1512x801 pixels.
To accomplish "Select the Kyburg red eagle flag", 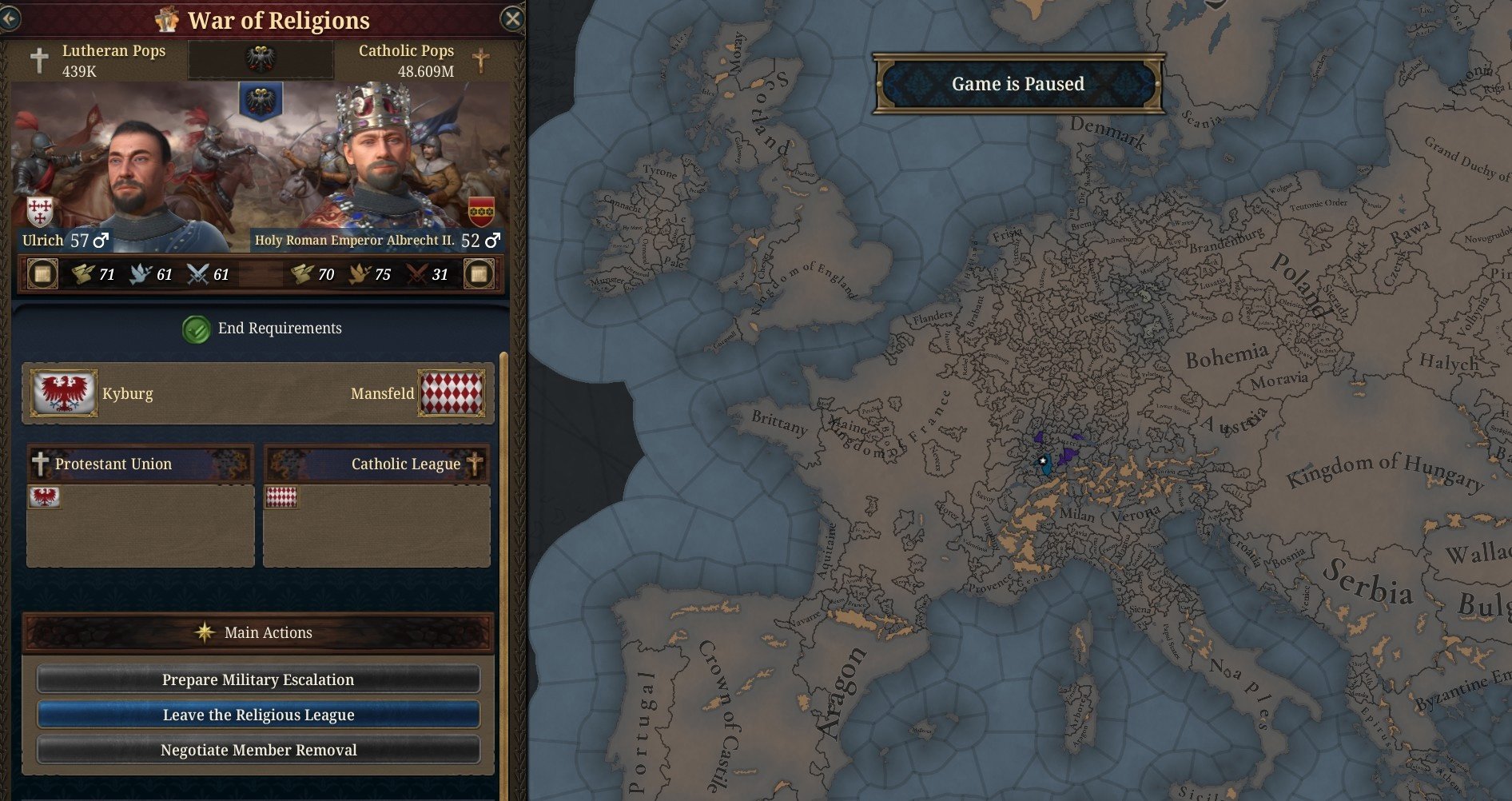I will point(64,393).
